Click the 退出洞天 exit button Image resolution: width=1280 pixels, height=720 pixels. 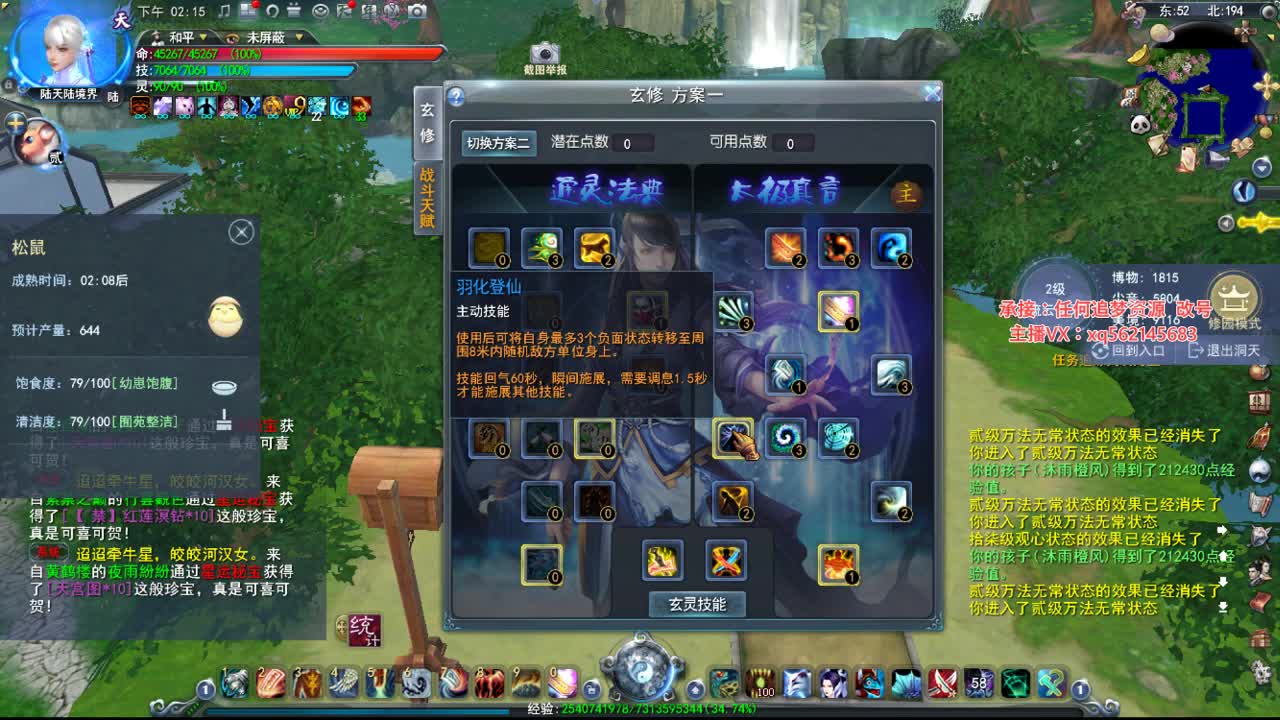point(1238,349)
